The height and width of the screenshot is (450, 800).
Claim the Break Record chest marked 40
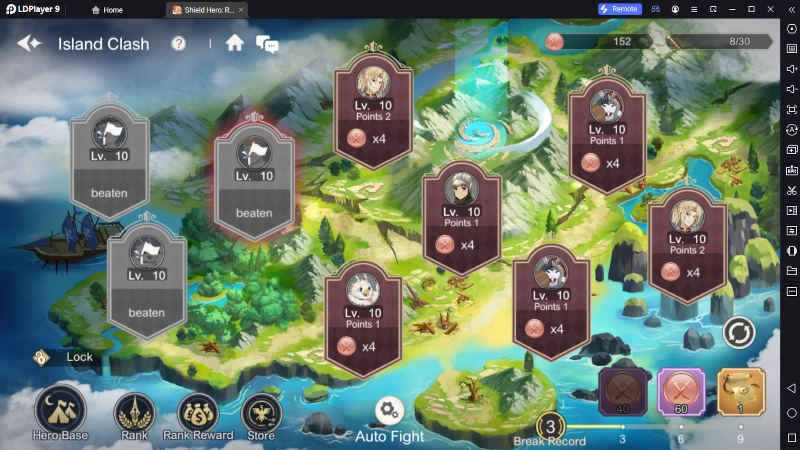pos(623,391)
